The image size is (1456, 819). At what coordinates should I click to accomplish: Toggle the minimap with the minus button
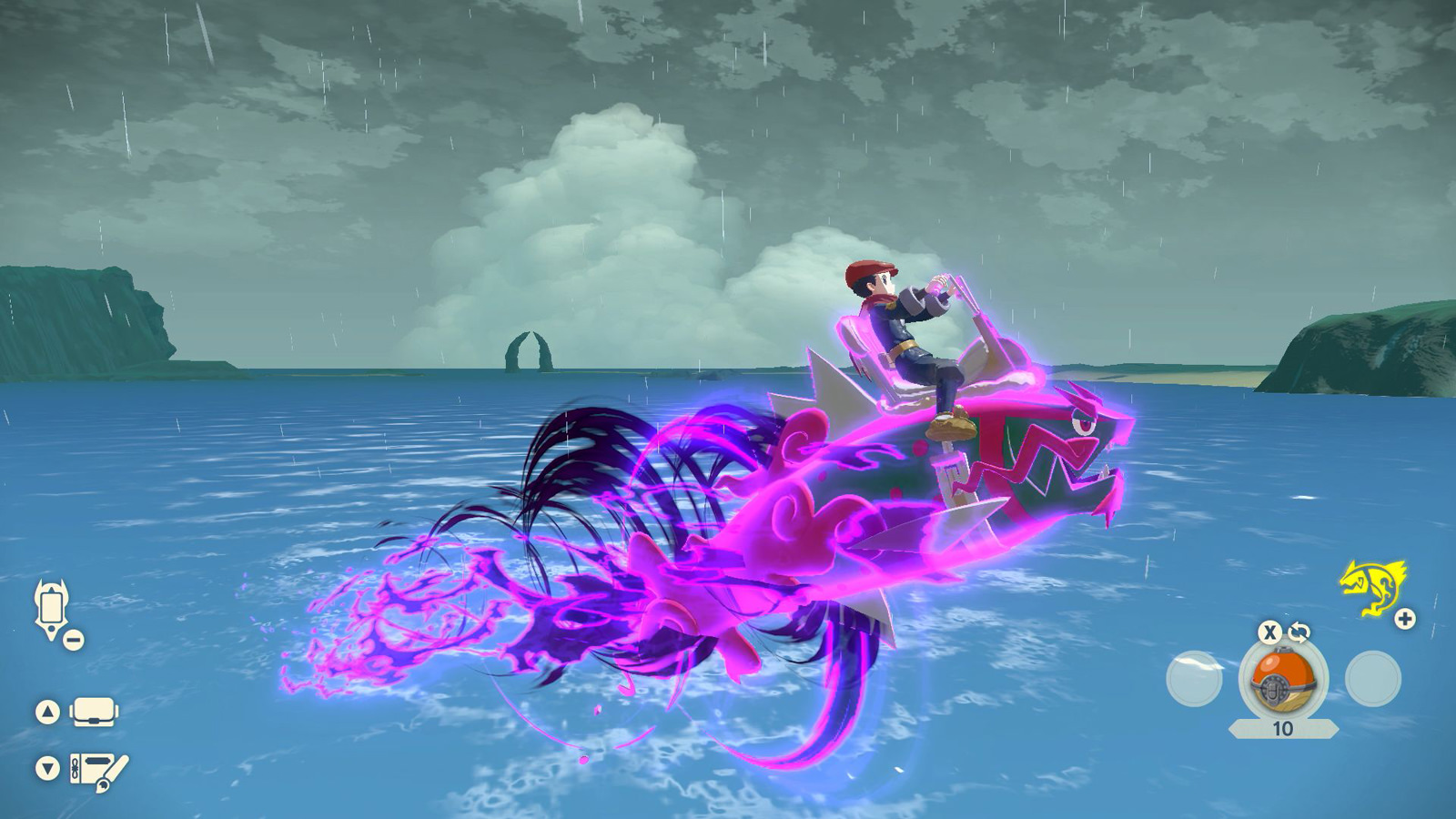click(x=75, y=637)
